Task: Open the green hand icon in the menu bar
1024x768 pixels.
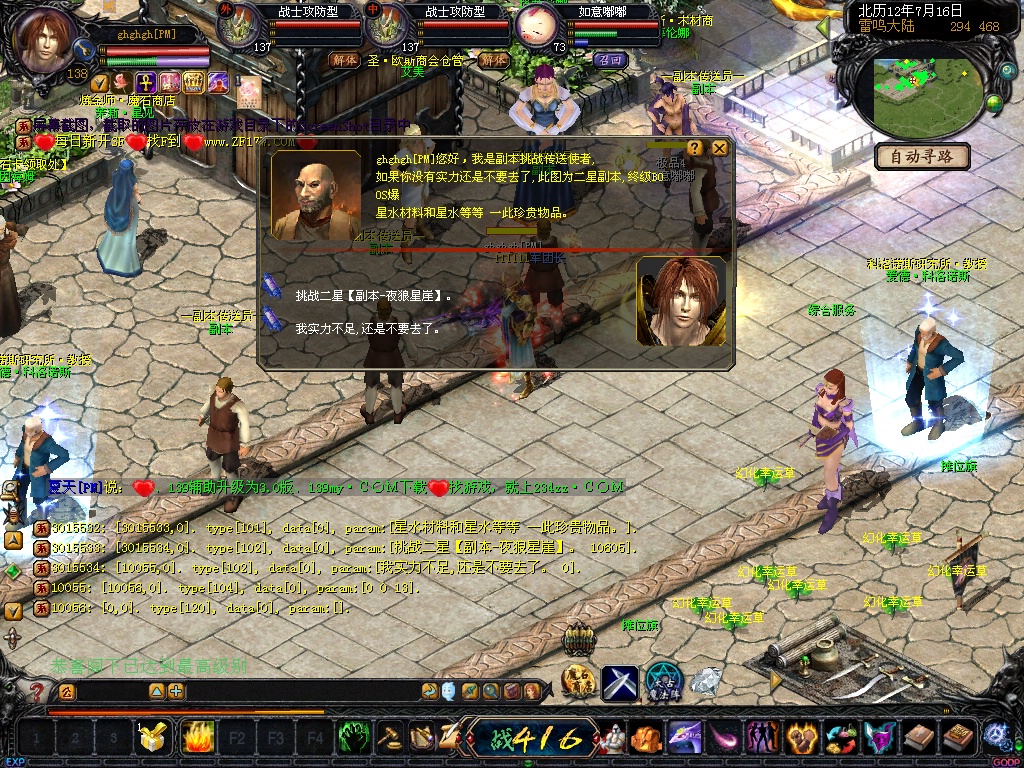Action: click(x=353, y=738)
